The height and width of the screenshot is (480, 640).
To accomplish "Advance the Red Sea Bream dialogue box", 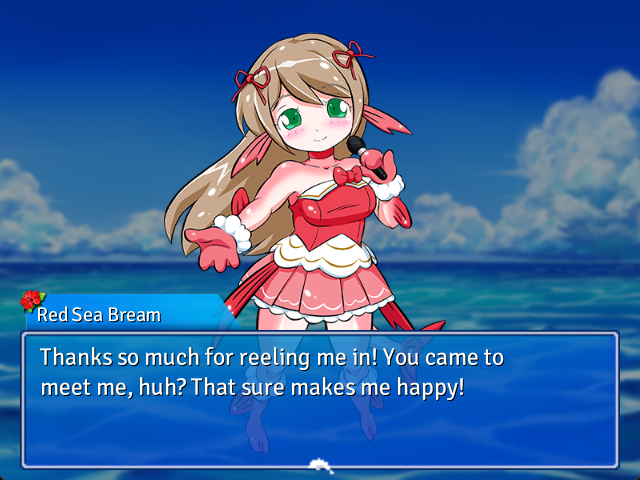I will pyautogui.click(x=320, y=400).
